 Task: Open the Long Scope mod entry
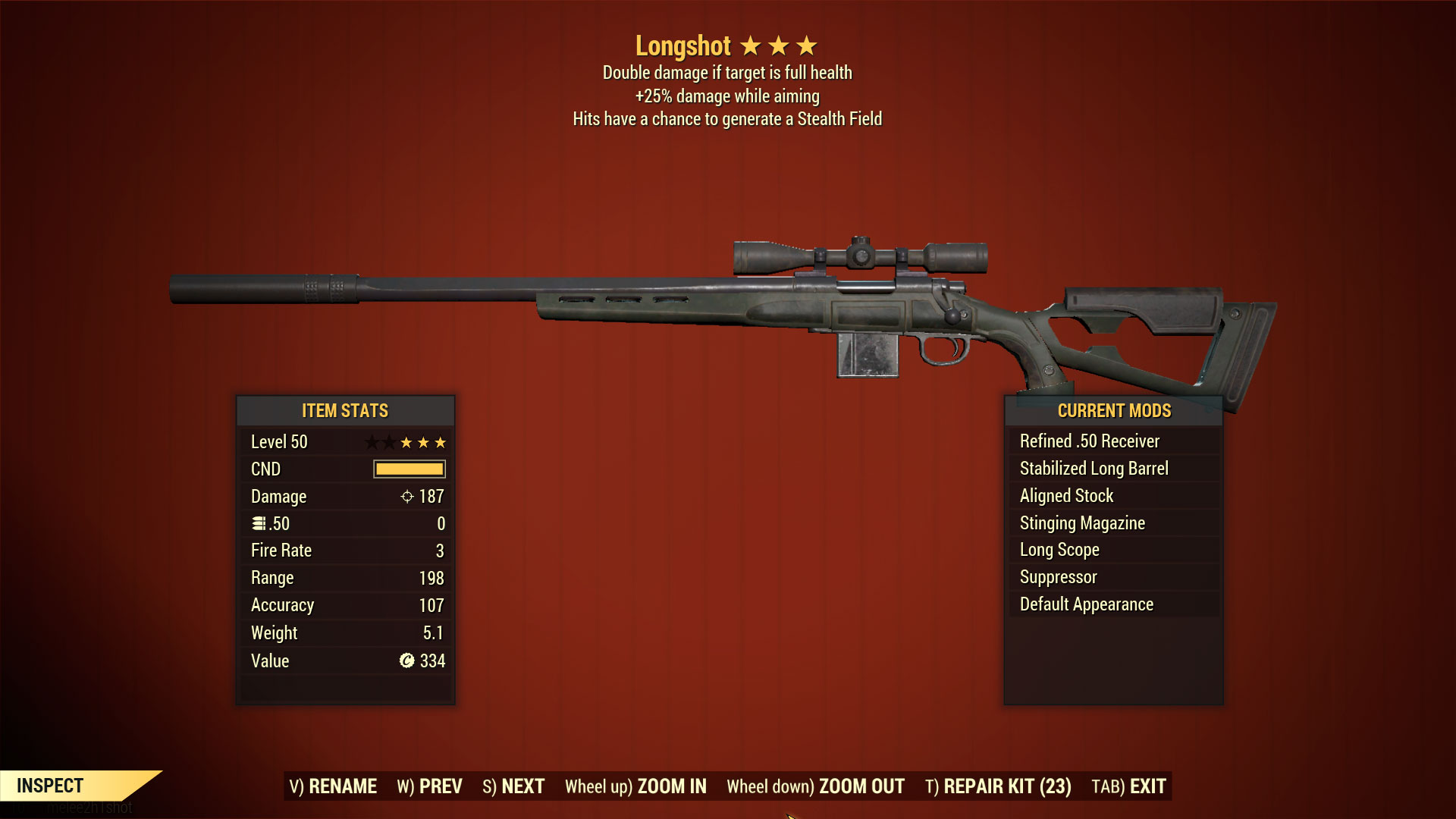click(1059, 550)
